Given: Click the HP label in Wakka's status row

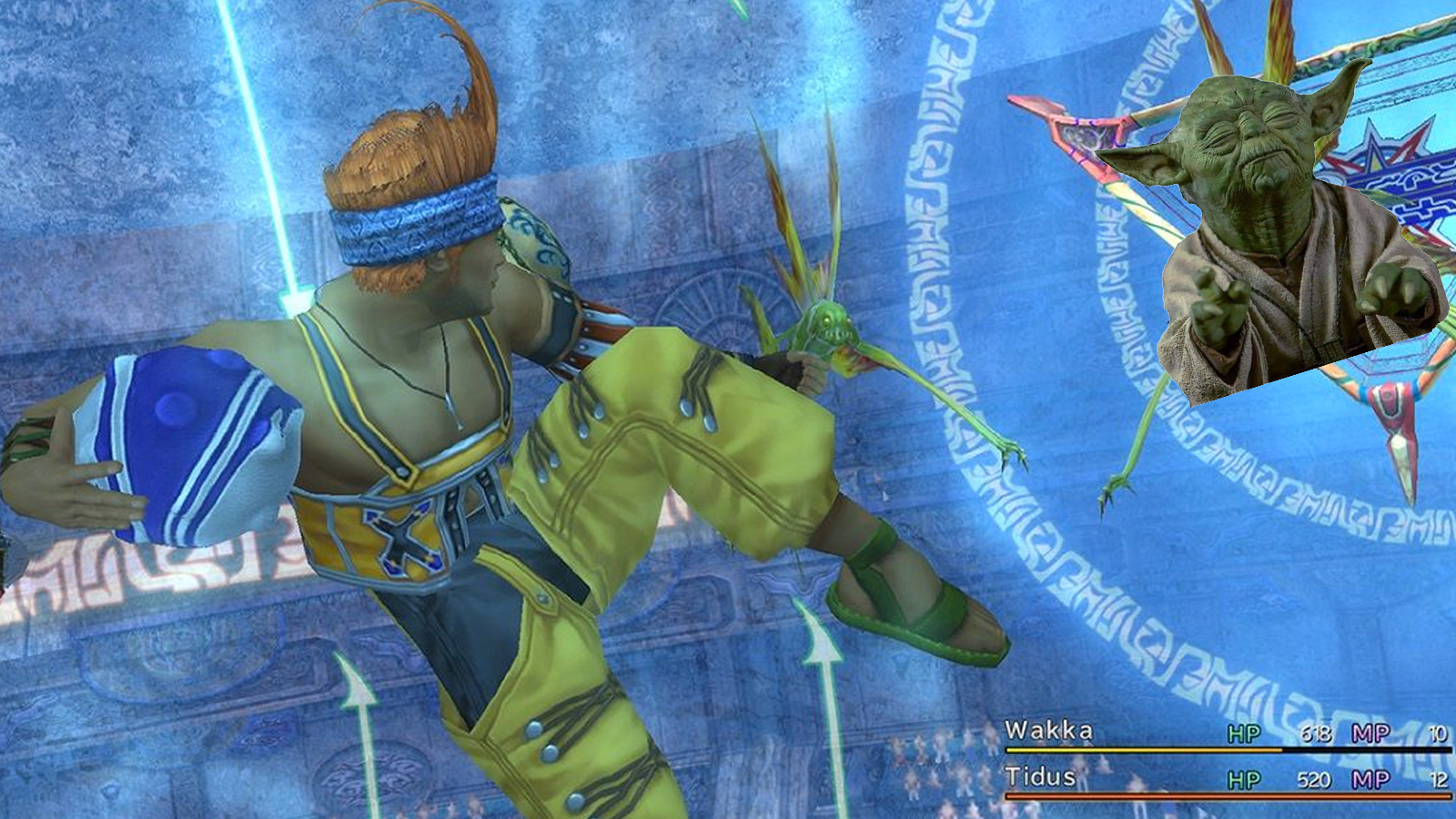Looking at the screenshot, I should (1242, 733).
